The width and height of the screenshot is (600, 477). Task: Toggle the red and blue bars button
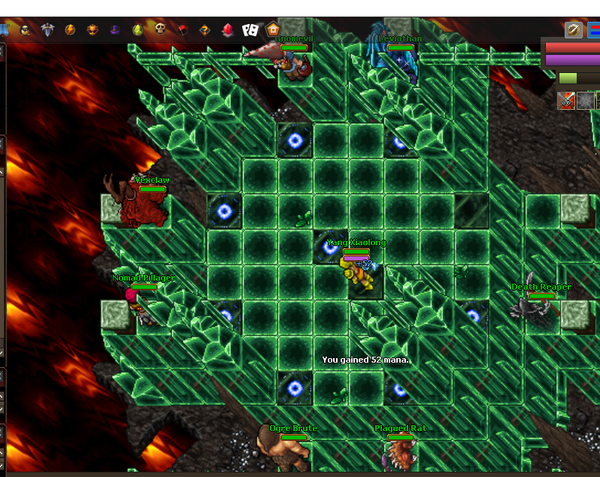click(593, 30)
